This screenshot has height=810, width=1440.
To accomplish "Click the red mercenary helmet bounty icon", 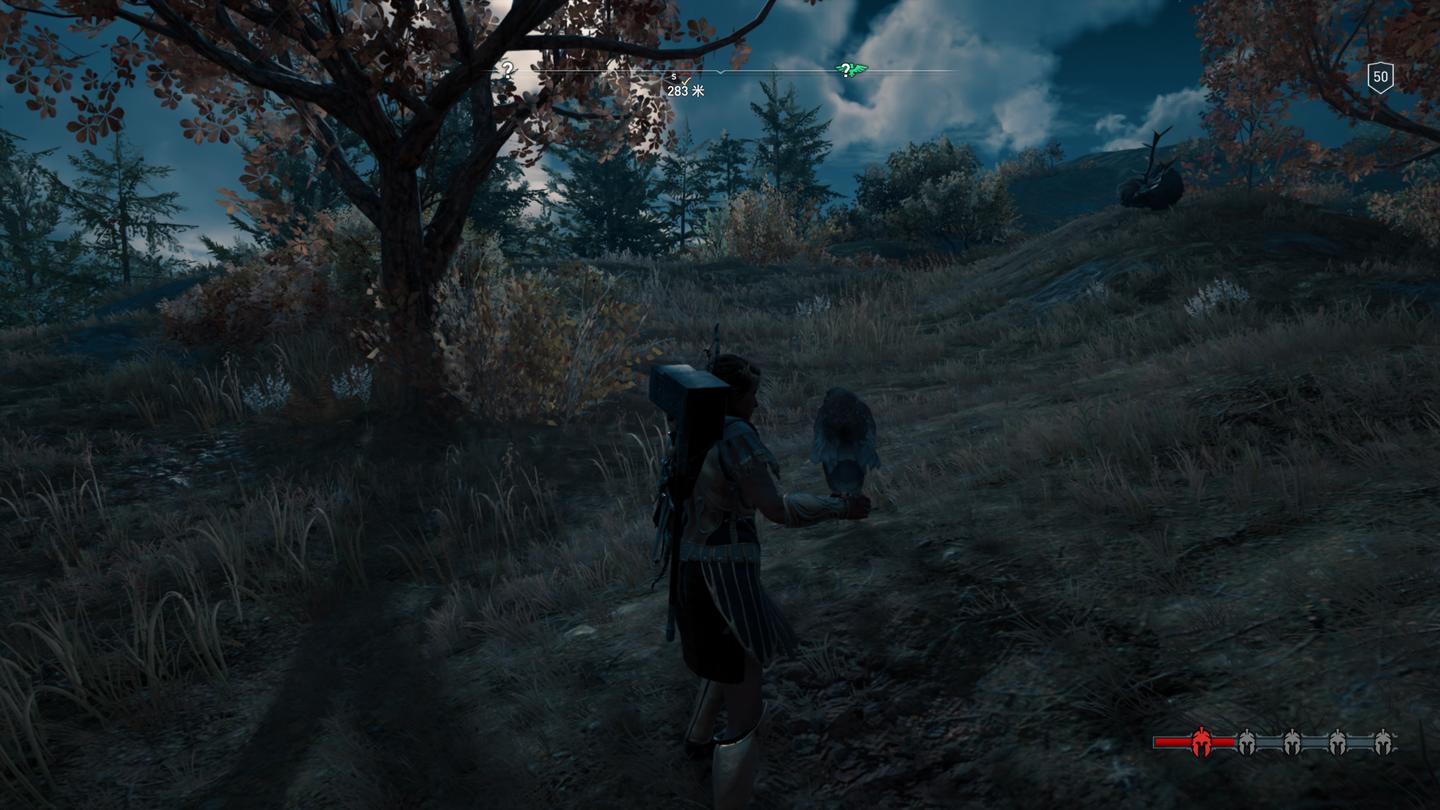I will 1200,741.
